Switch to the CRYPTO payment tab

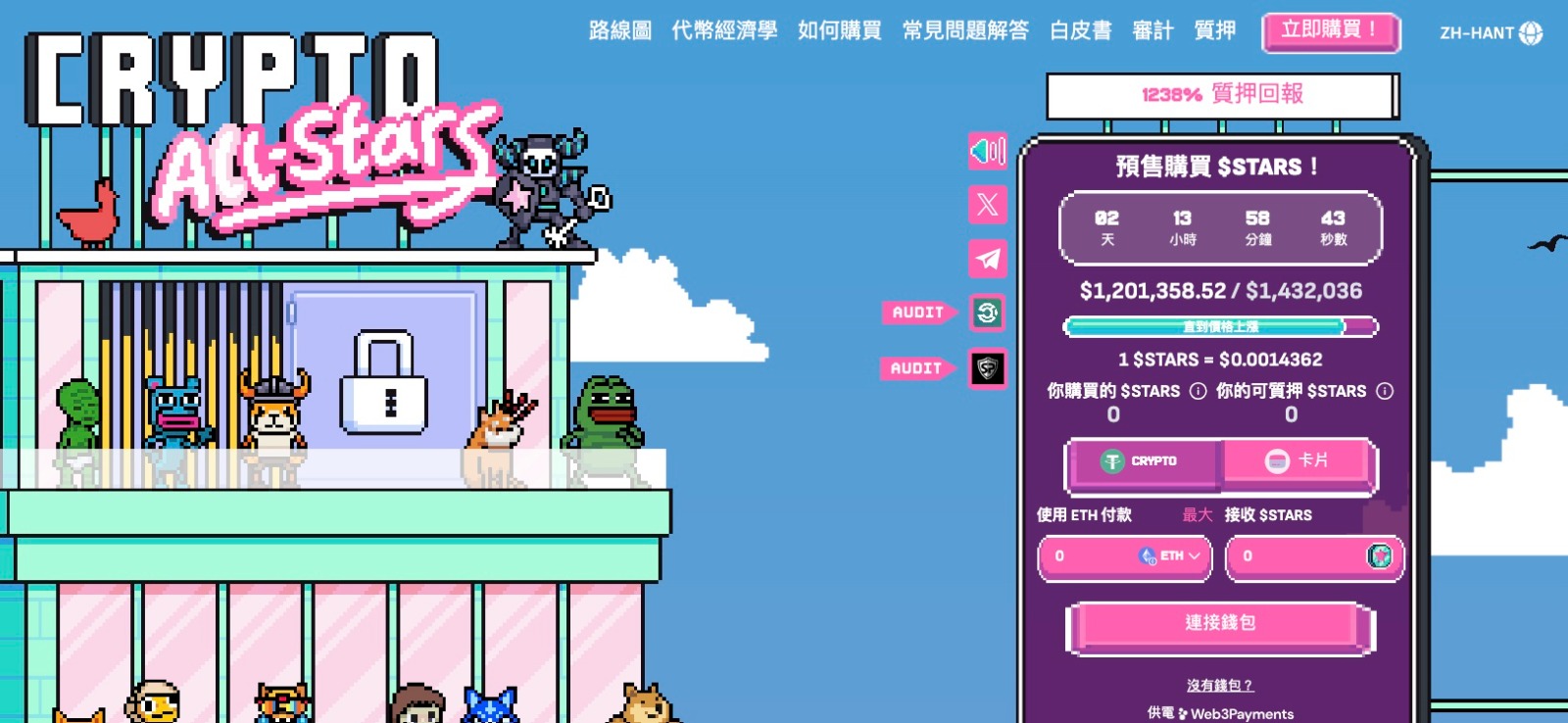[1144, 461]
